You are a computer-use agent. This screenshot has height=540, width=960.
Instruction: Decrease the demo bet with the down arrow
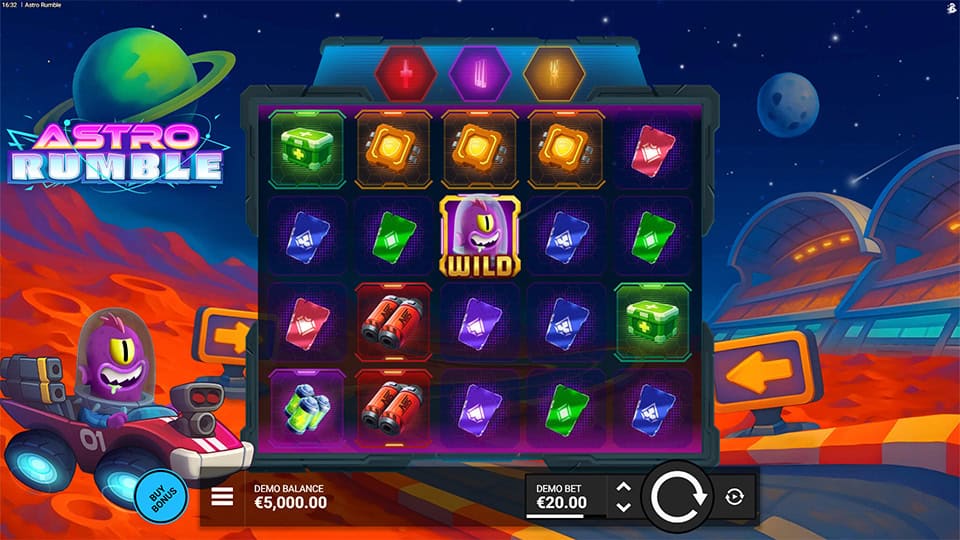[x=623, y=507]
